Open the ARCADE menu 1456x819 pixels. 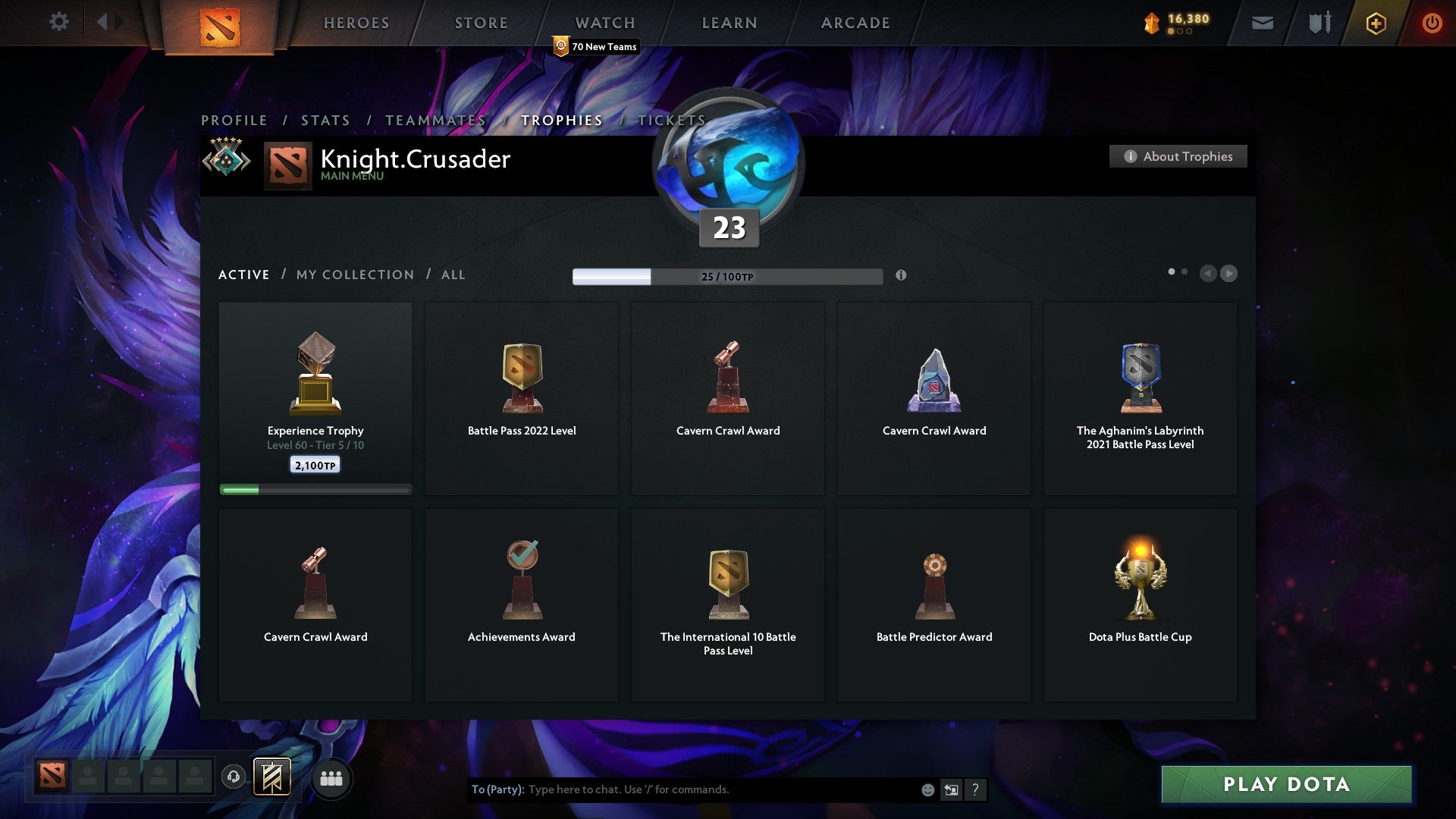click(x=855, y=23)
